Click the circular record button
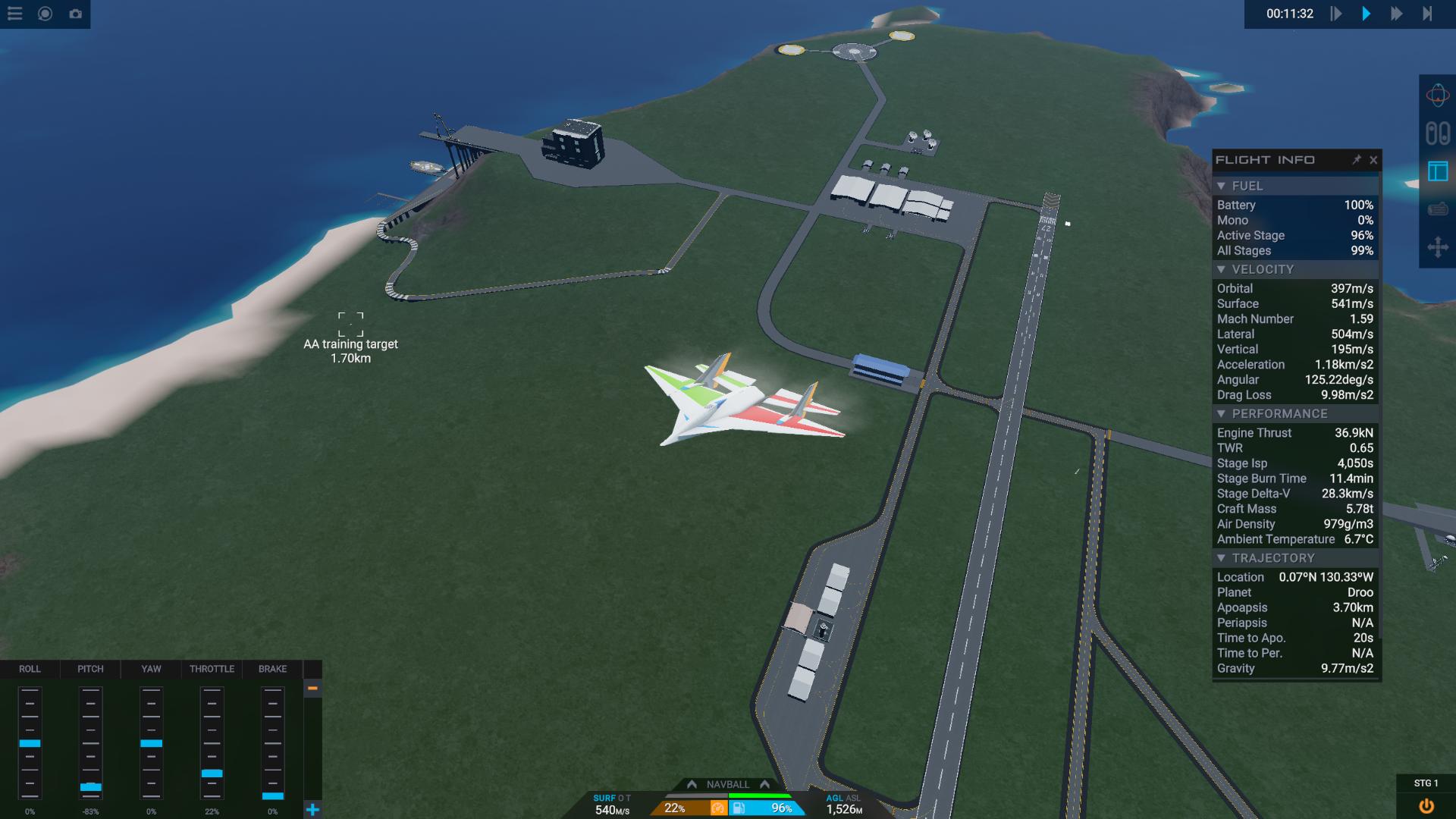Screen dimensions: 1456x819 (x=45, y=14)
